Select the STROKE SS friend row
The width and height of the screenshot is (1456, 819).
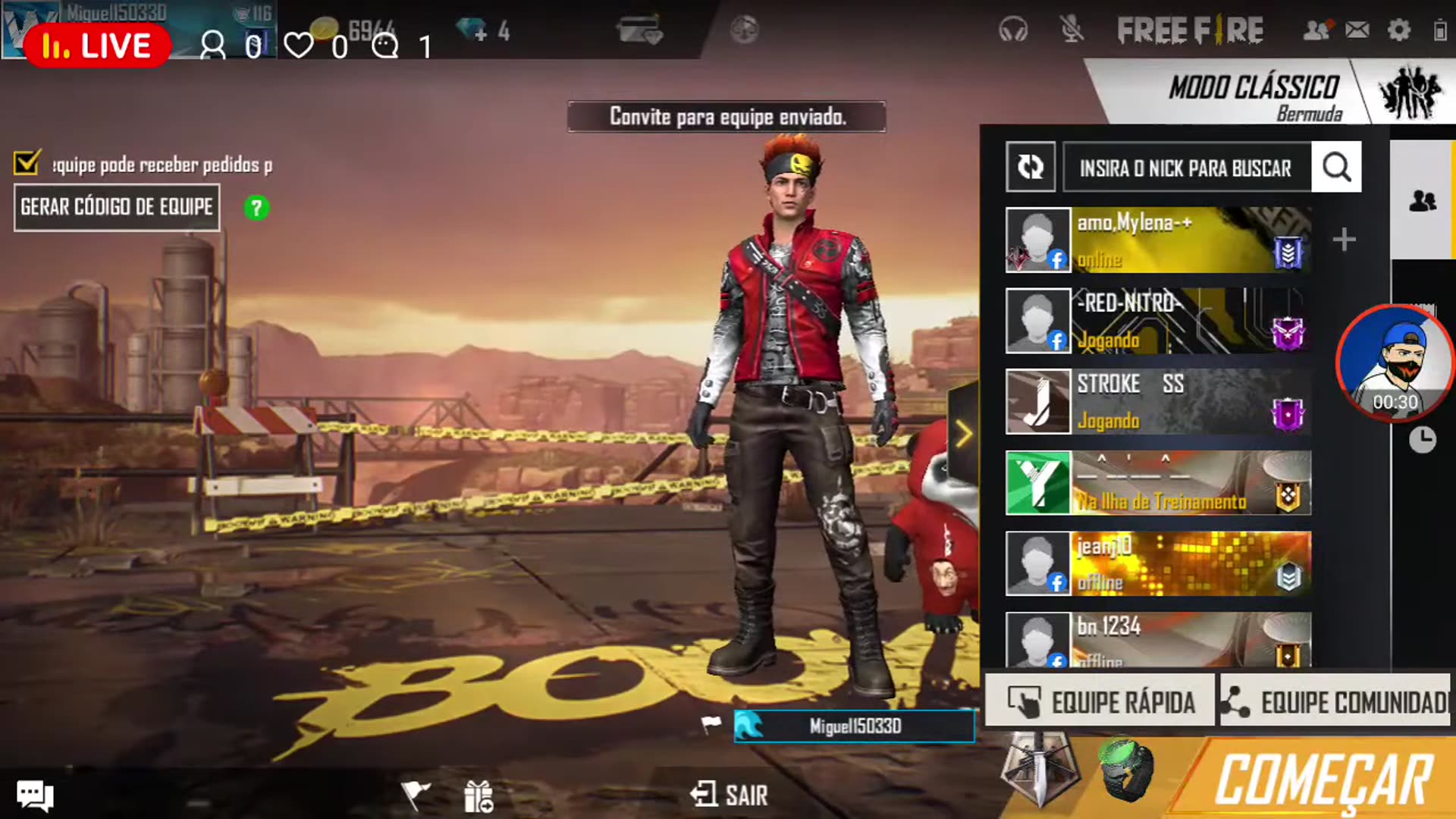point(1158,401)
